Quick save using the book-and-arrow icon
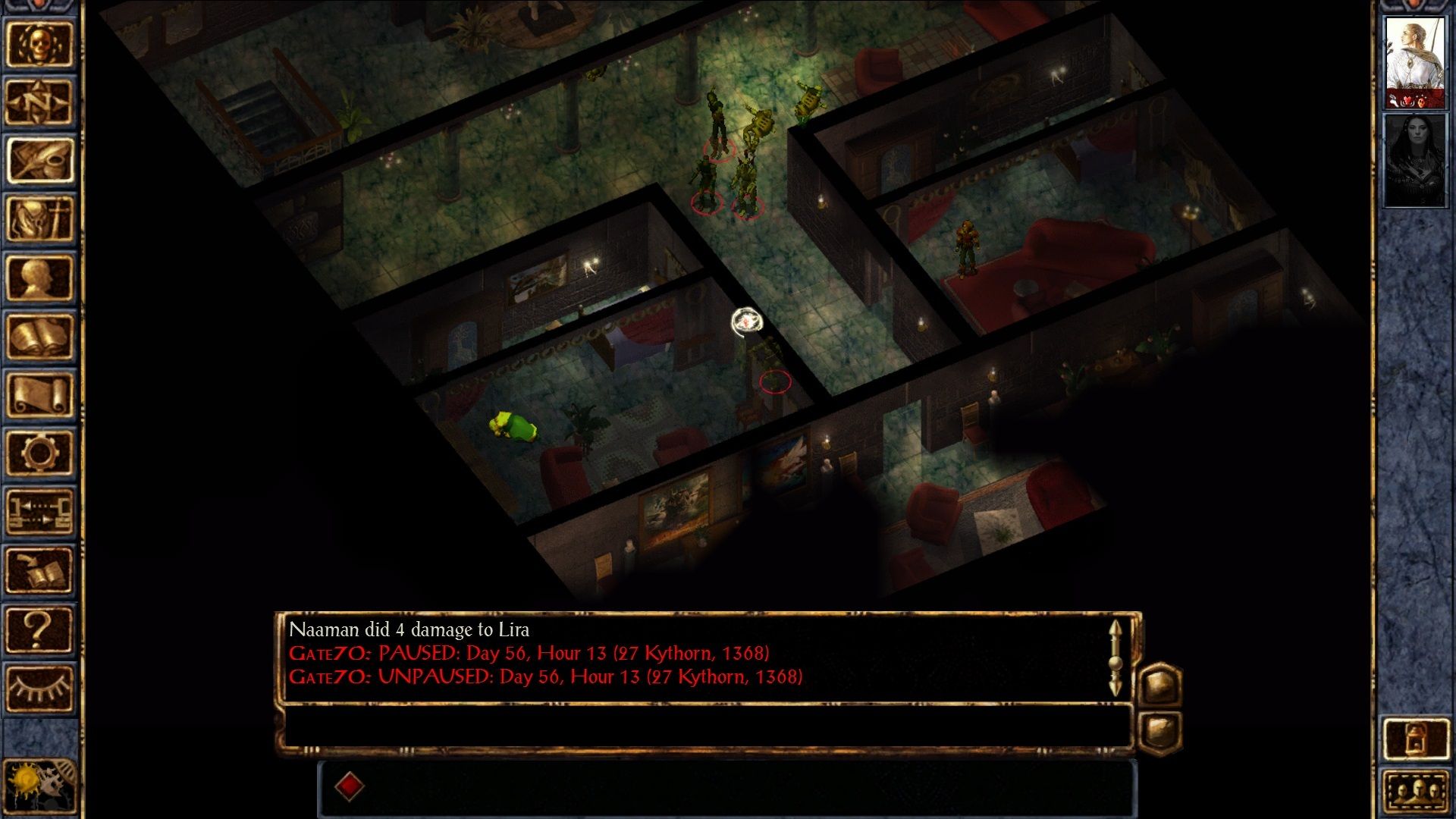This screenshot has height=819, width=1456. pos(40,570)
